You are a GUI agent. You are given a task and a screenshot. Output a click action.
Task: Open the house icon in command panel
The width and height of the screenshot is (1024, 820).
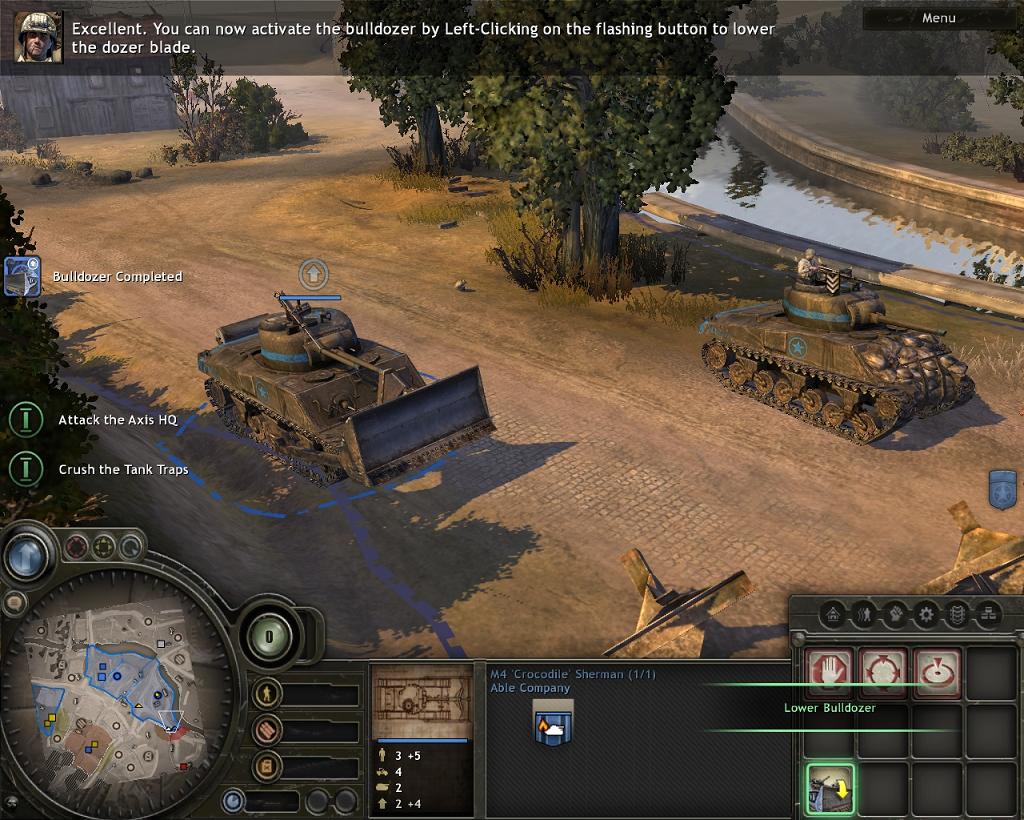tap(831, 613)
